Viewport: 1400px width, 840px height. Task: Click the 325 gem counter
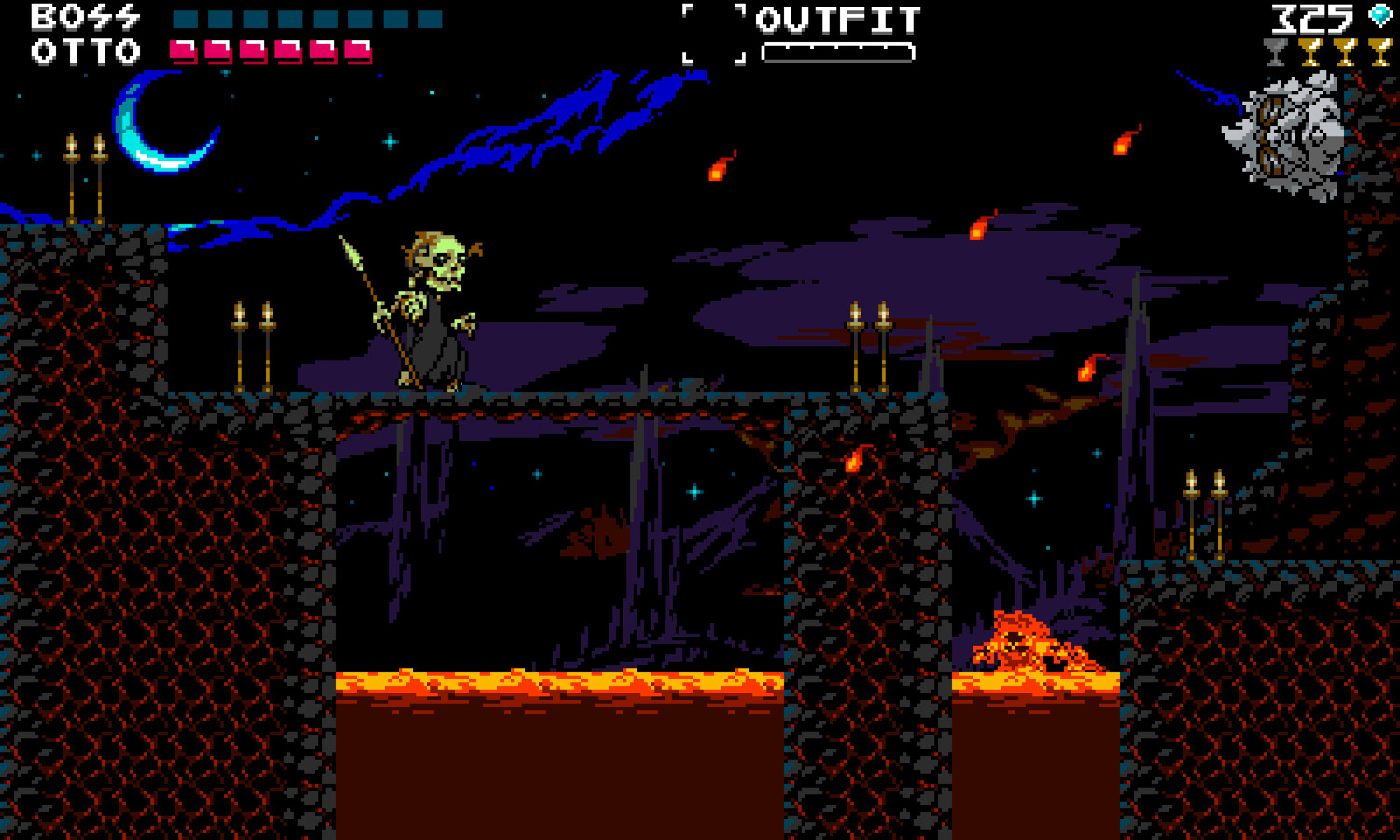[x=1311, y=17]
